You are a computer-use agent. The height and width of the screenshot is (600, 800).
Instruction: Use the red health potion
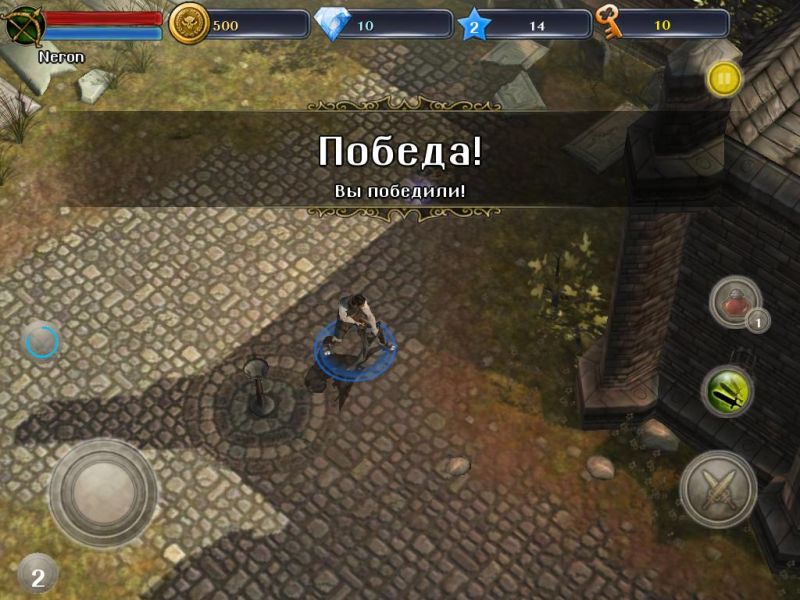tap(735, 302)
